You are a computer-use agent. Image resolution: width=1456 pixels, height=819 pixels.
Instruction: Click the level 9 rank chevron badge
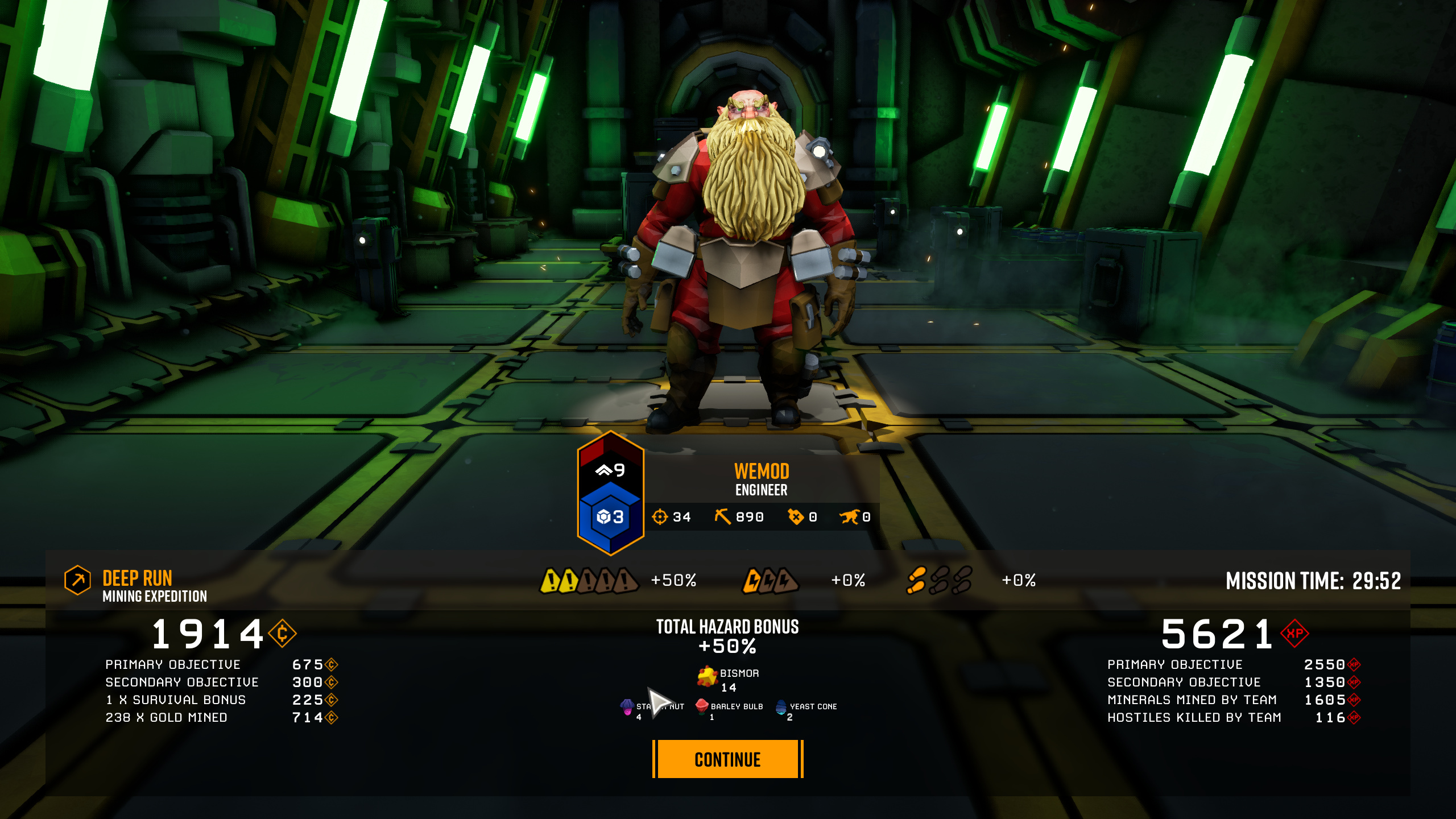click(609, 470)
